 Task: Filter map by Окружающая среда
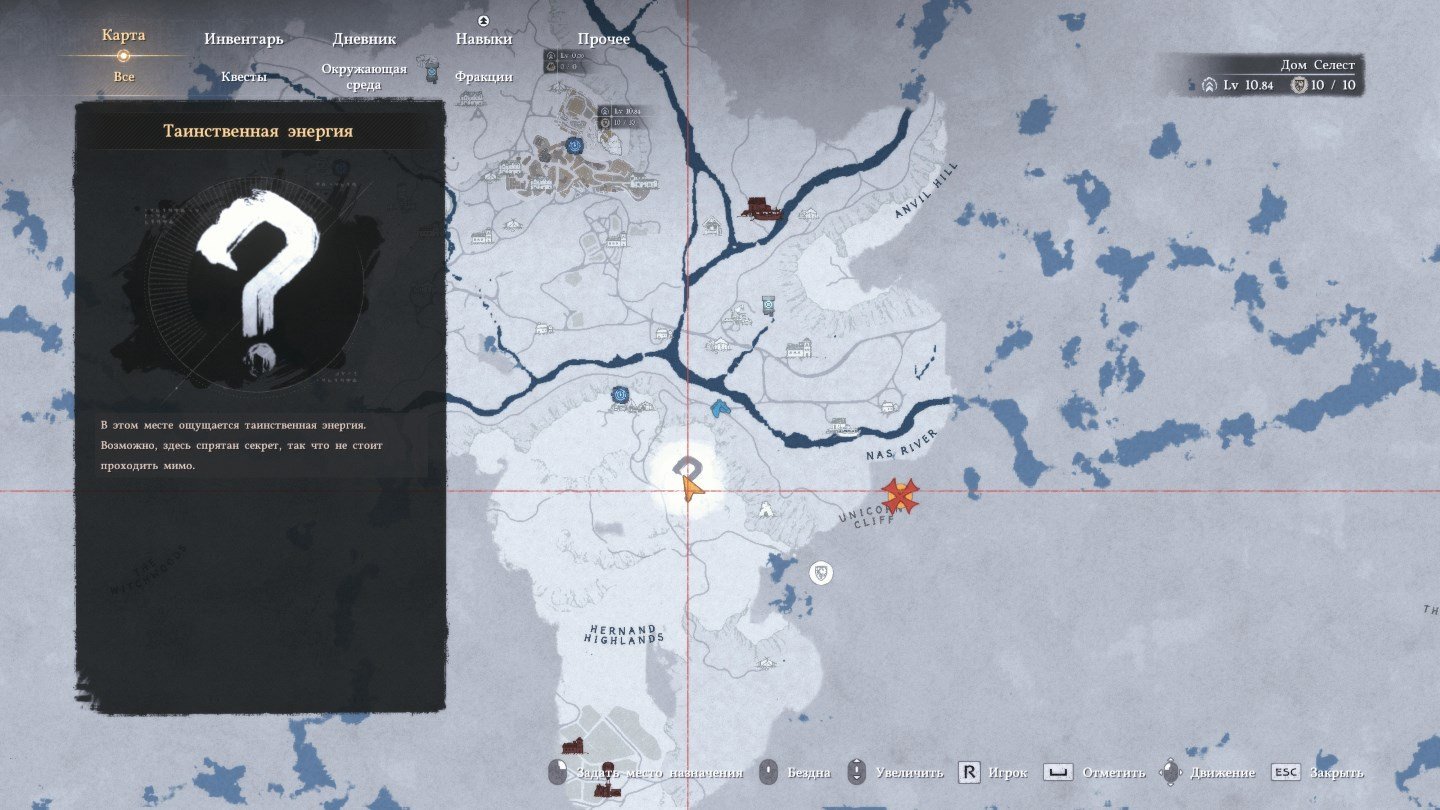364,77
